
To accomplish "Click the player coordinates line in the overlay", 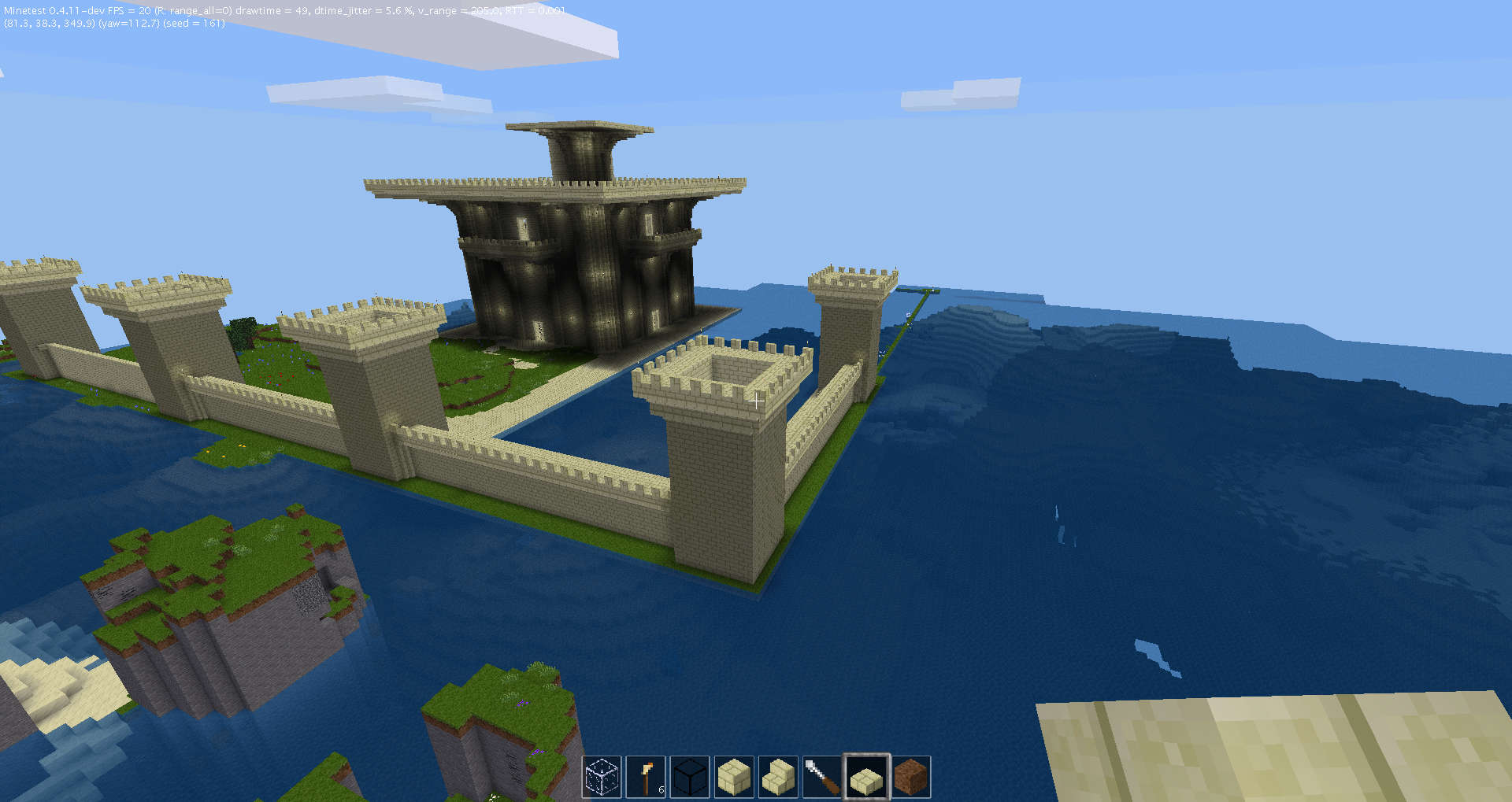I will pyautogui.click(x=47, y=24).
